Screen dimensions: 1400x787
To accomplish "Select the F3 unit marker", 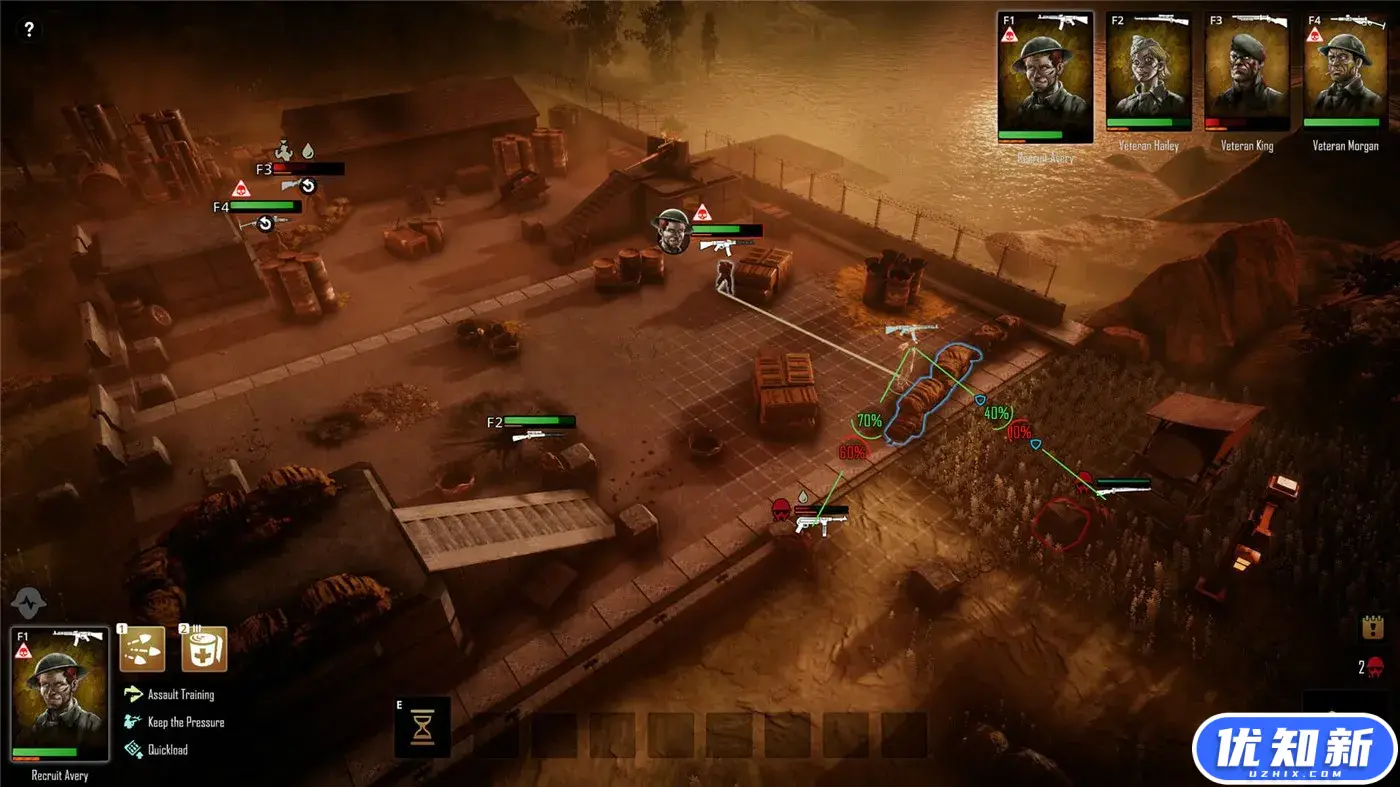I will coord(264,169).
